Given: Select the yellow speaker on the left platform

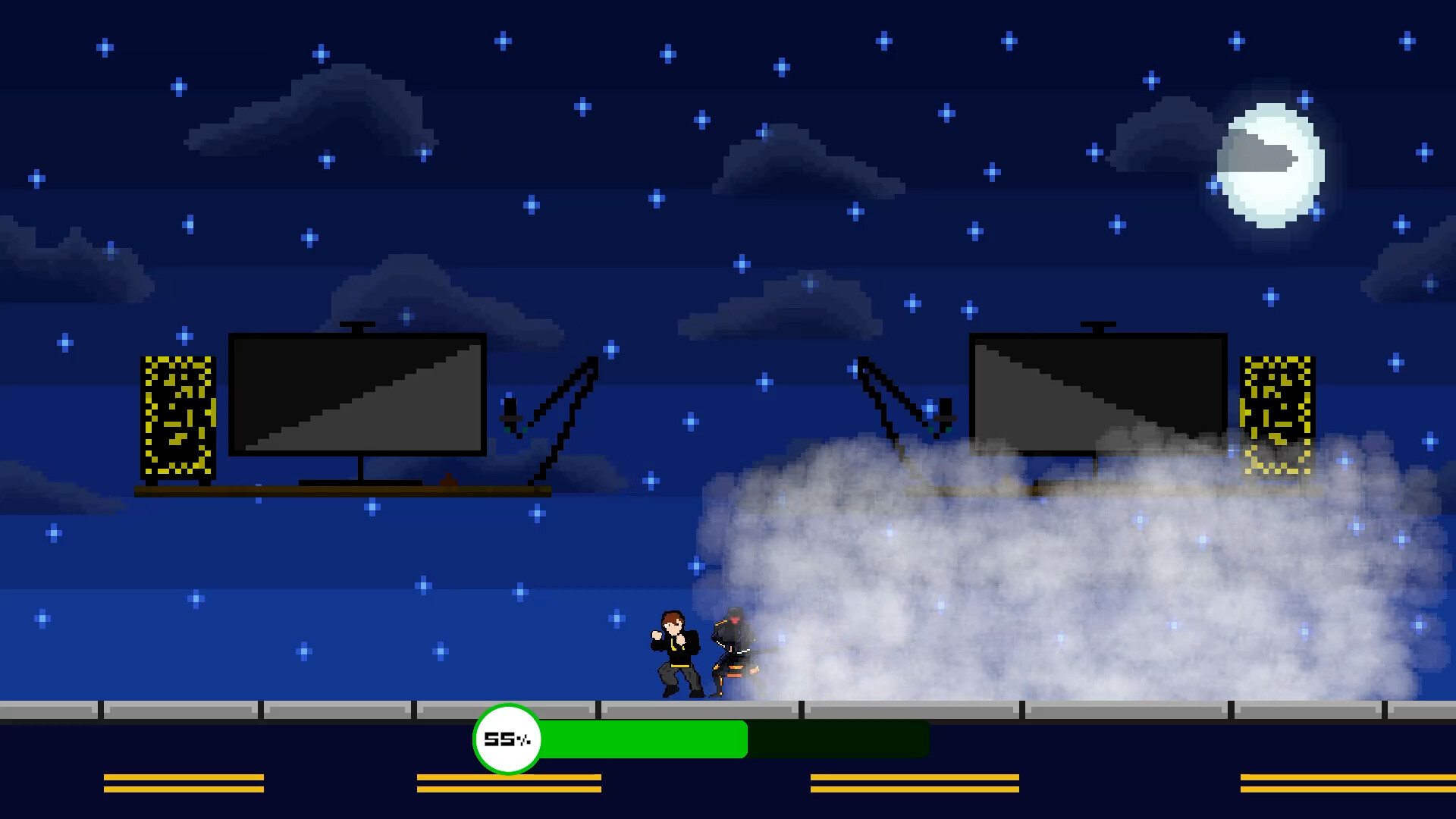Looking at the screenshot, I should (x=179, y=417).
